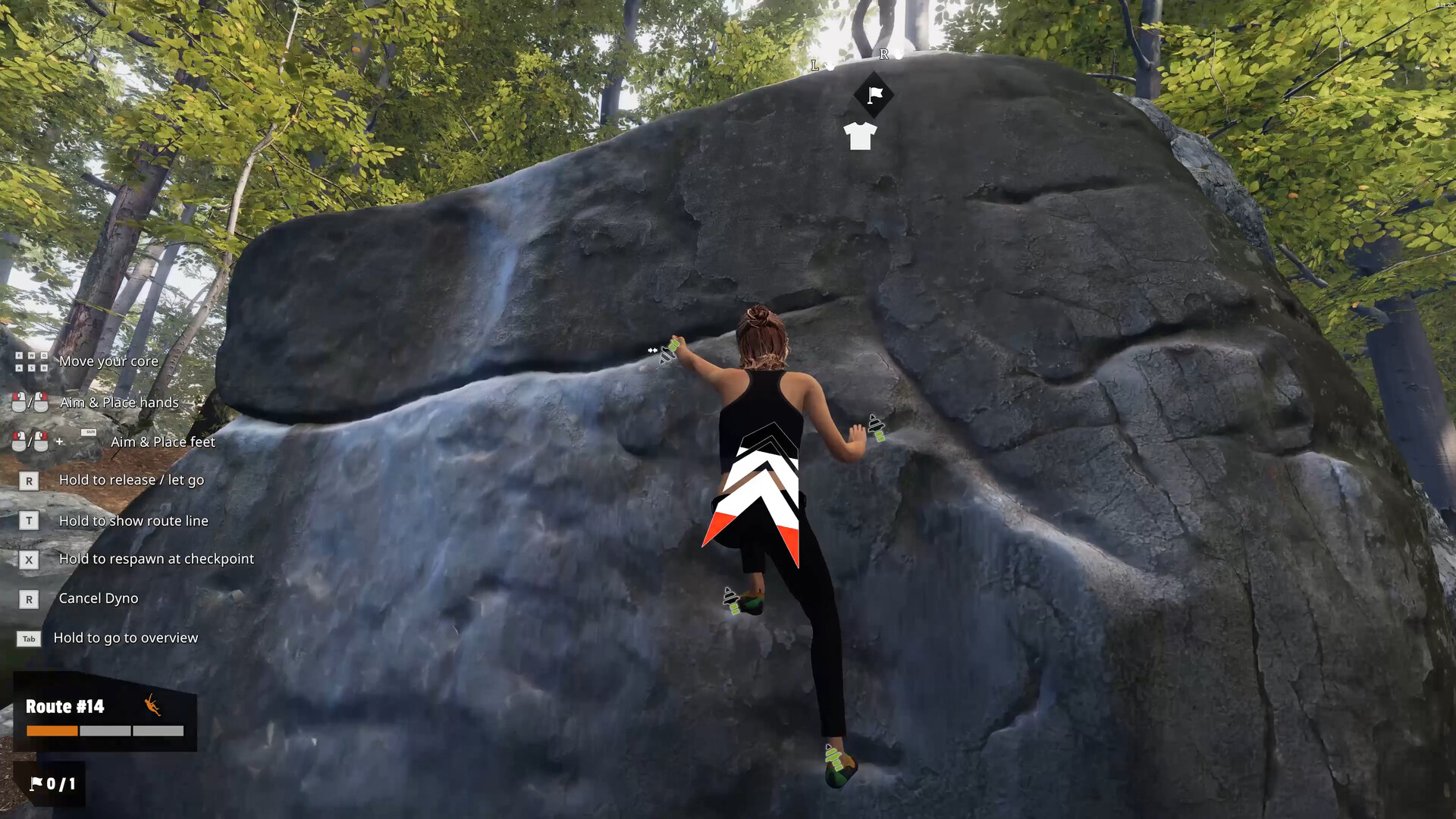Click the X key hint to respawn at checkpoint
The height and width of the screenshot is (819, 1456).
[x=29, y=559]
